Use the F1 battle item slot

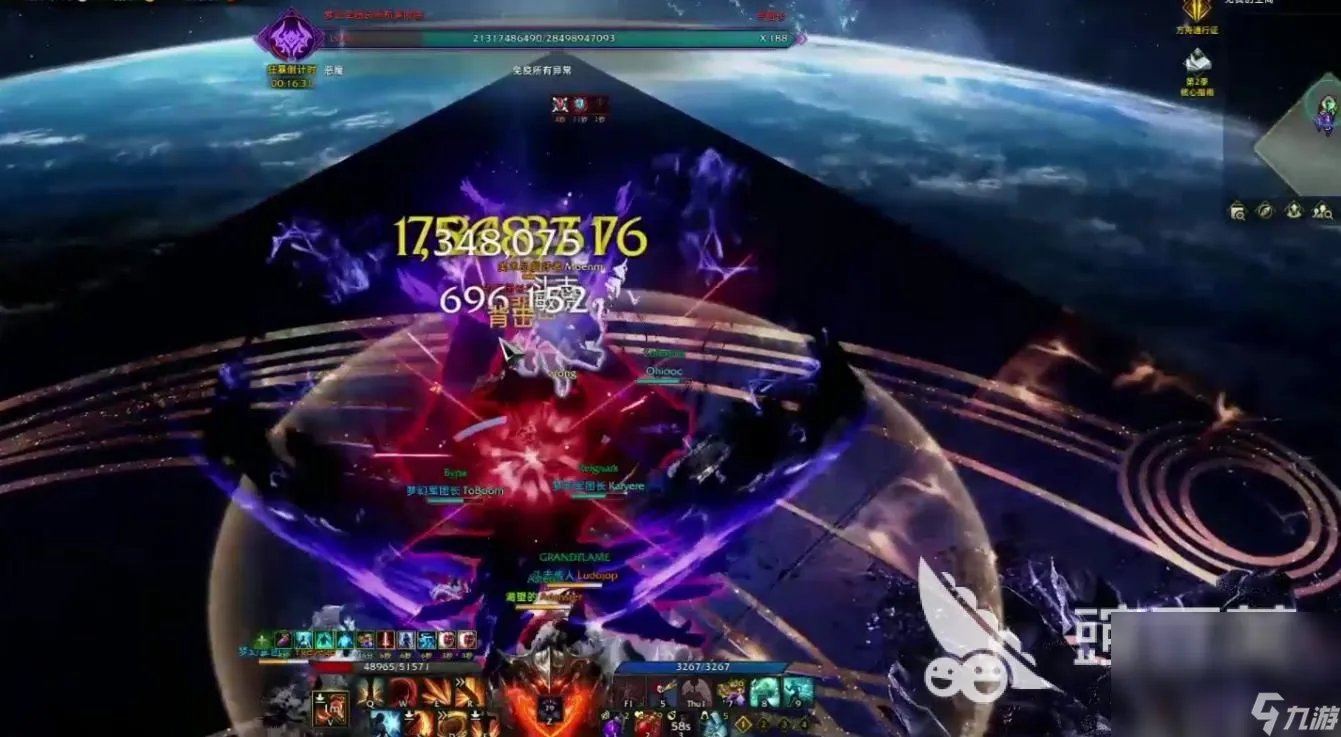pos(630,692)
